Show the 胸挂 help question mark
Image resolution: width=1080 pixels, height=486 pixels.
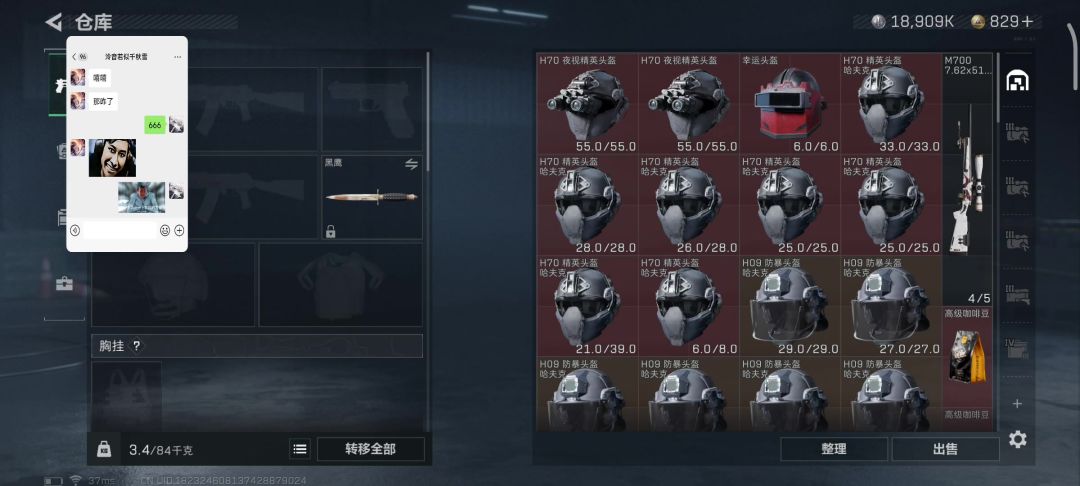click(137, 346)
